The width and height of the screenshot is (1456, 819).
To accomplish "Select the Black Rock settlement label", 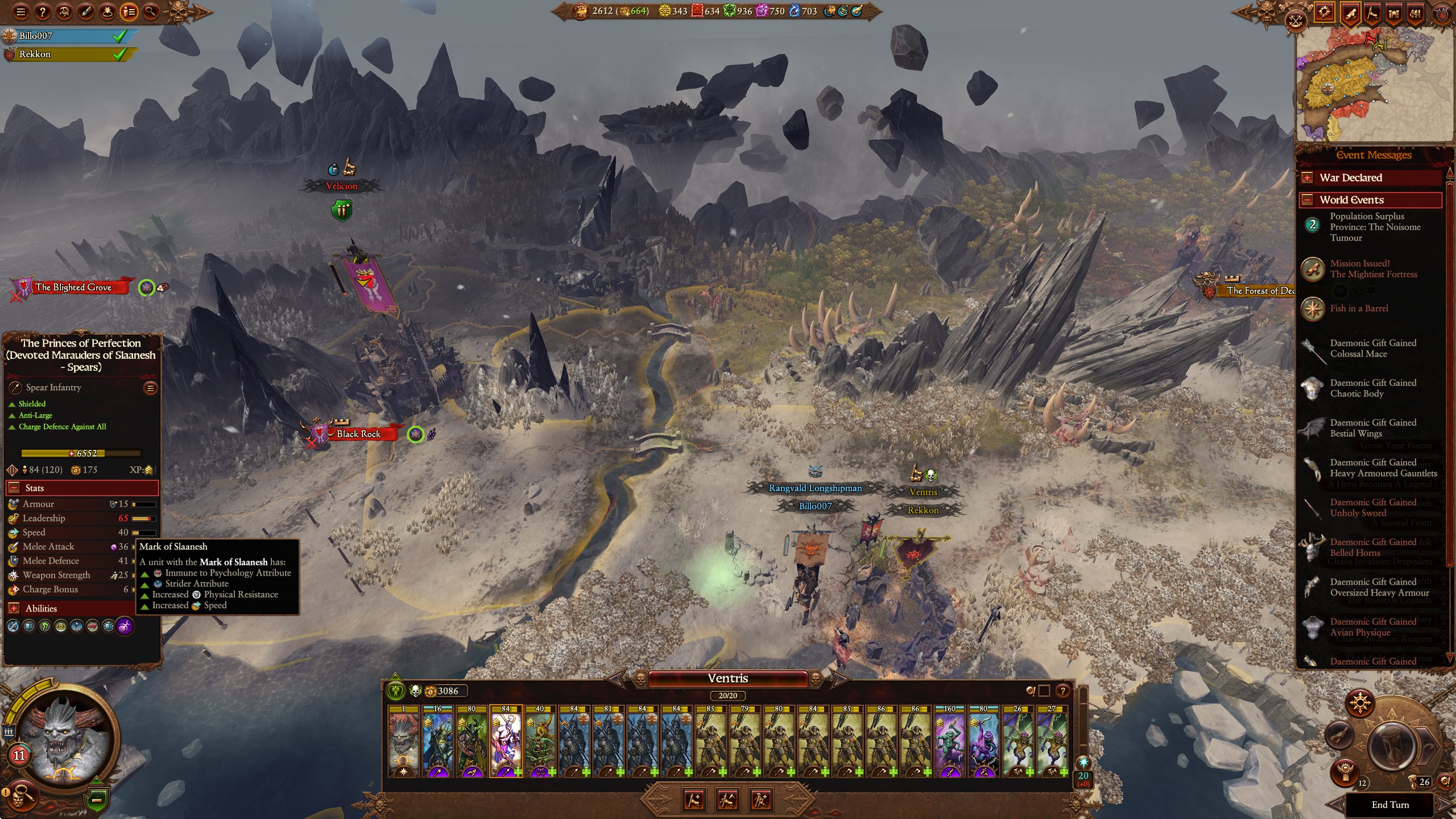I will [x=358, y=434].
